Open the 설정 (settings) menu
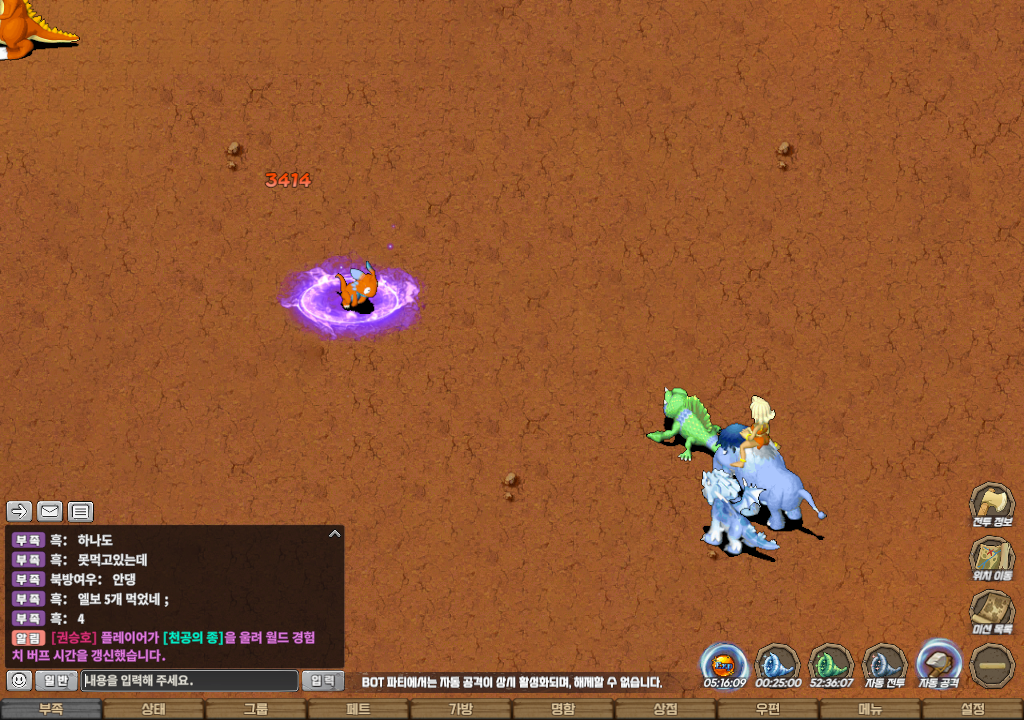The height and width of the screenshot is (720, 1024). click(972, 709)
